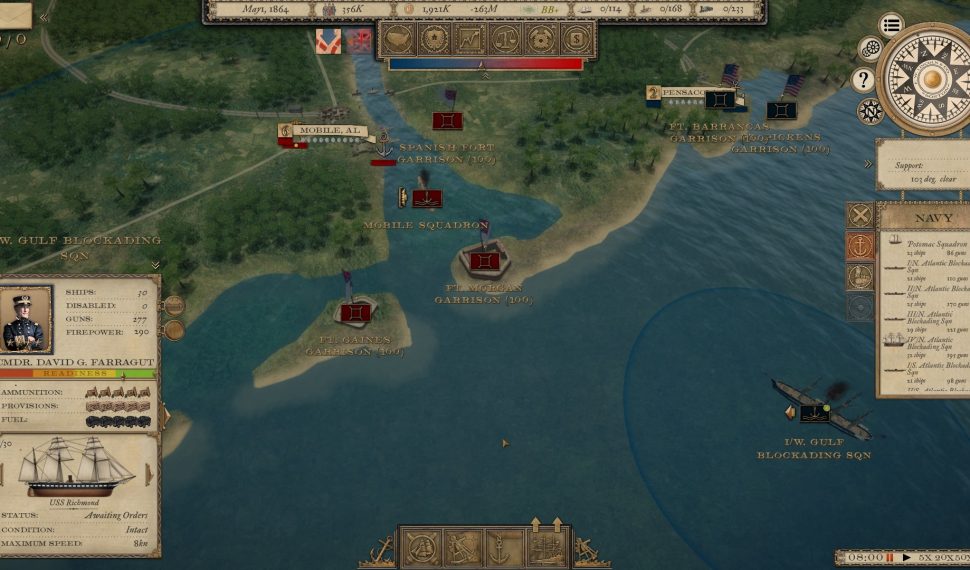This screenshot has width=970, height=570.
Task: Show the rising line chart statistics panel
Action: 469,39
